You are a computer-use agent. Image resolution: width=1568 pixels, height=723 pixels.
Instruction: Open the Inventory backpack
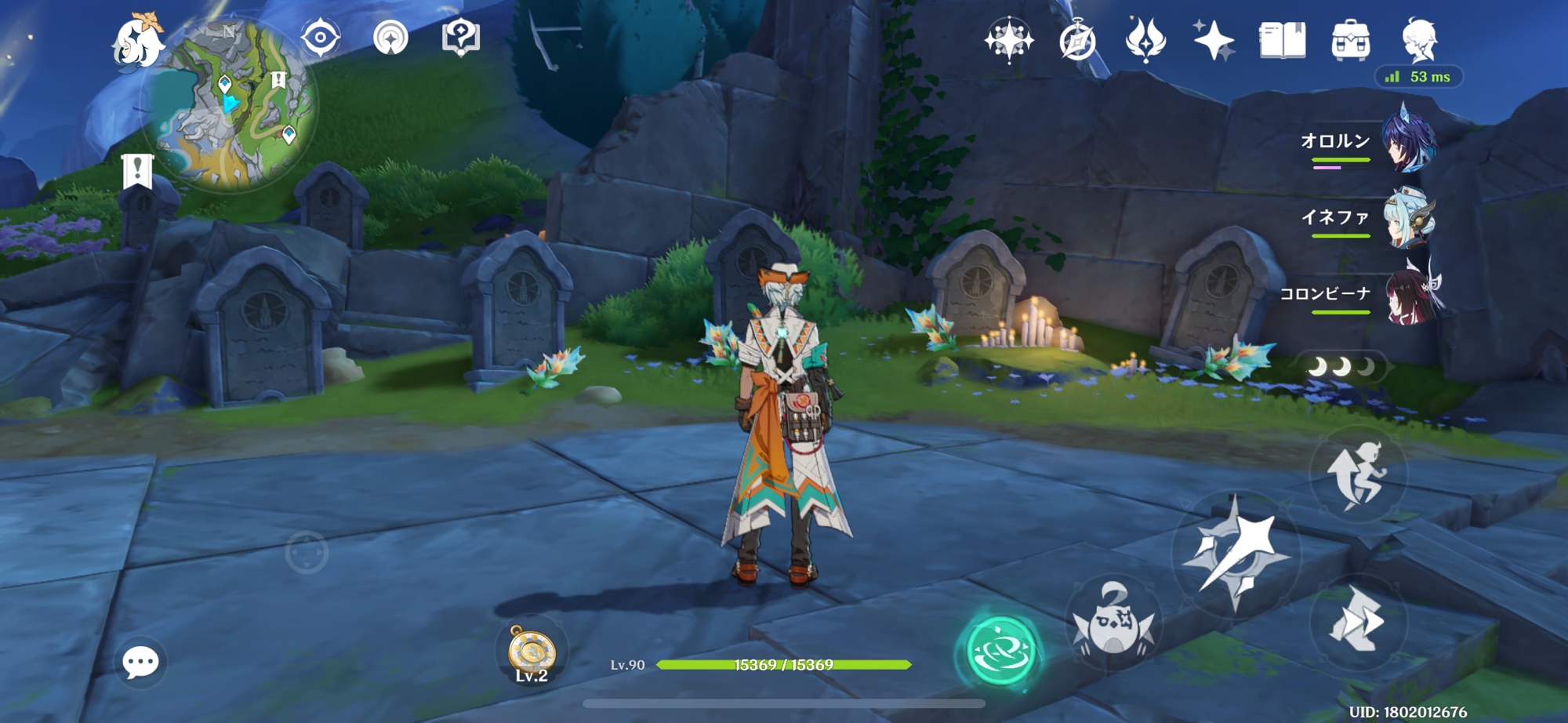[x=1350, y=40]
